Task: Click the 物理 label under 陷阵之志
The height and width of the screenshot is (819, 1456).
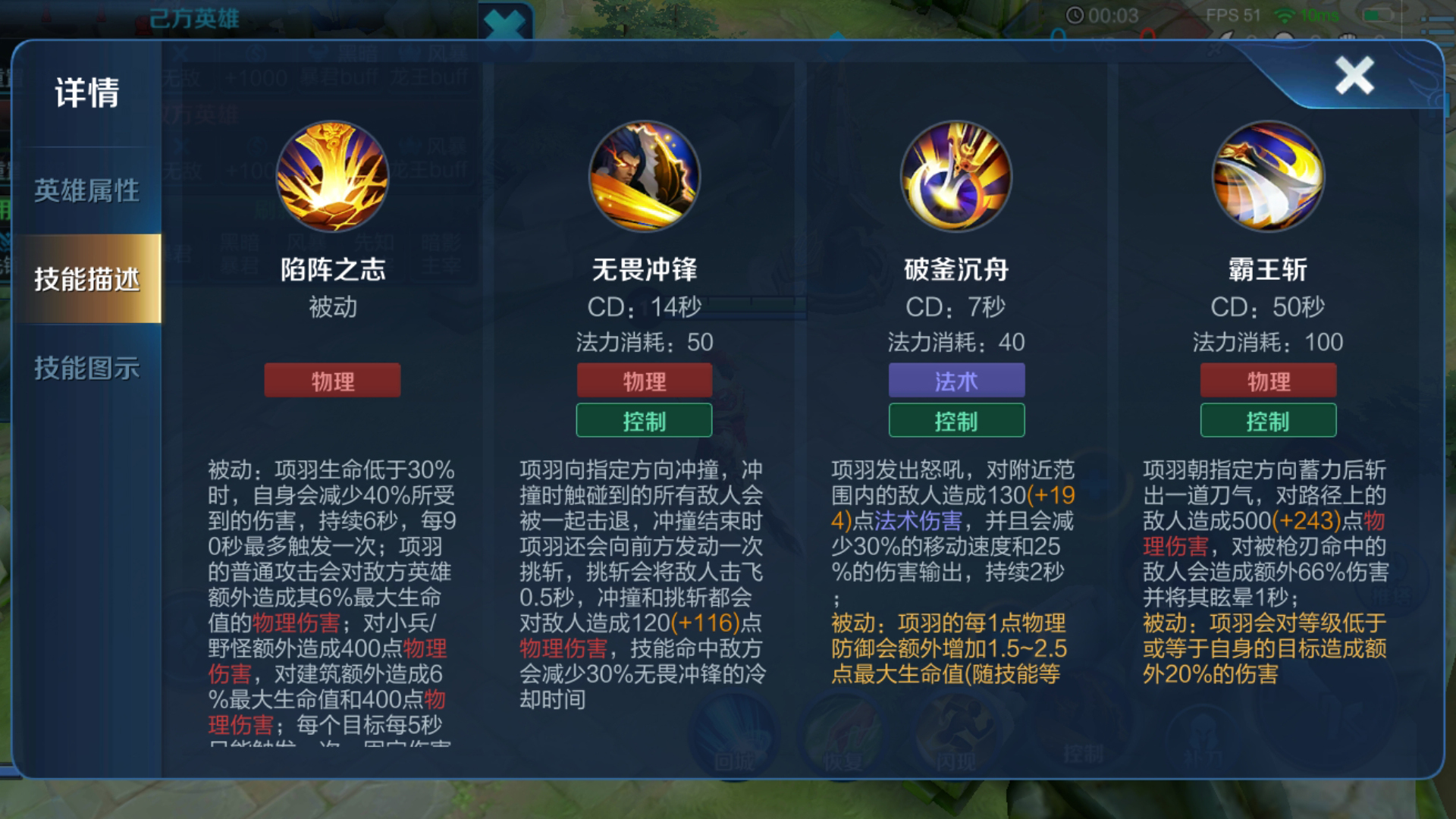Action: (331, 381)
